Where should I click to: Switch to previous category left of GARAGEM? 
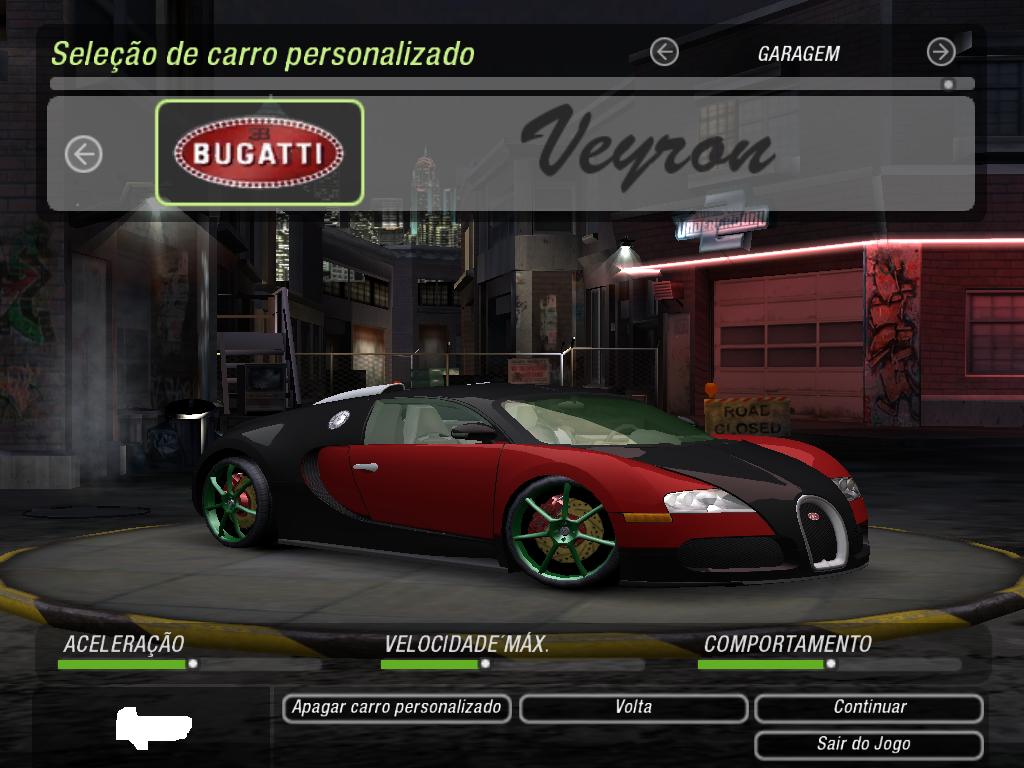pos(664,52)
